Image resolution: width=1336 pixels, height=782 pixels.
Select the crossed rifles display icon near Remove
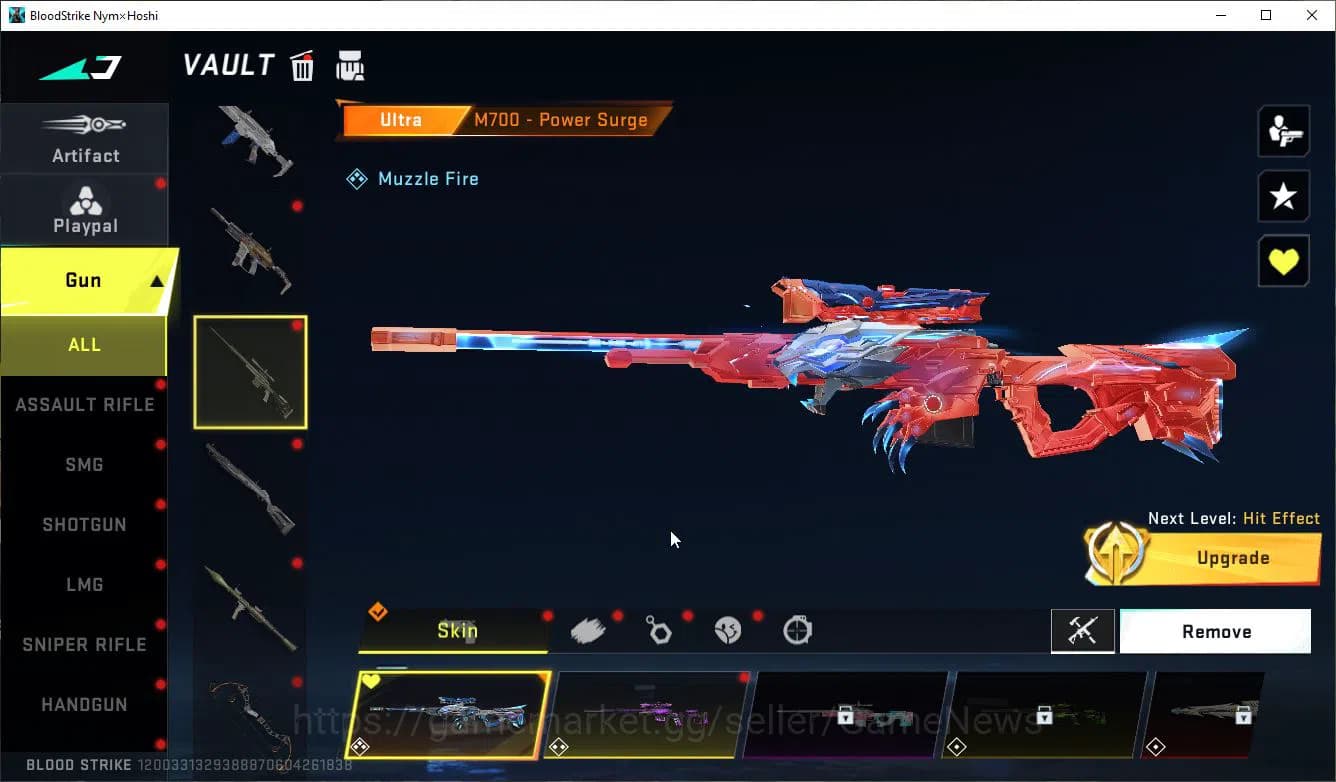tap(1083, 631)
